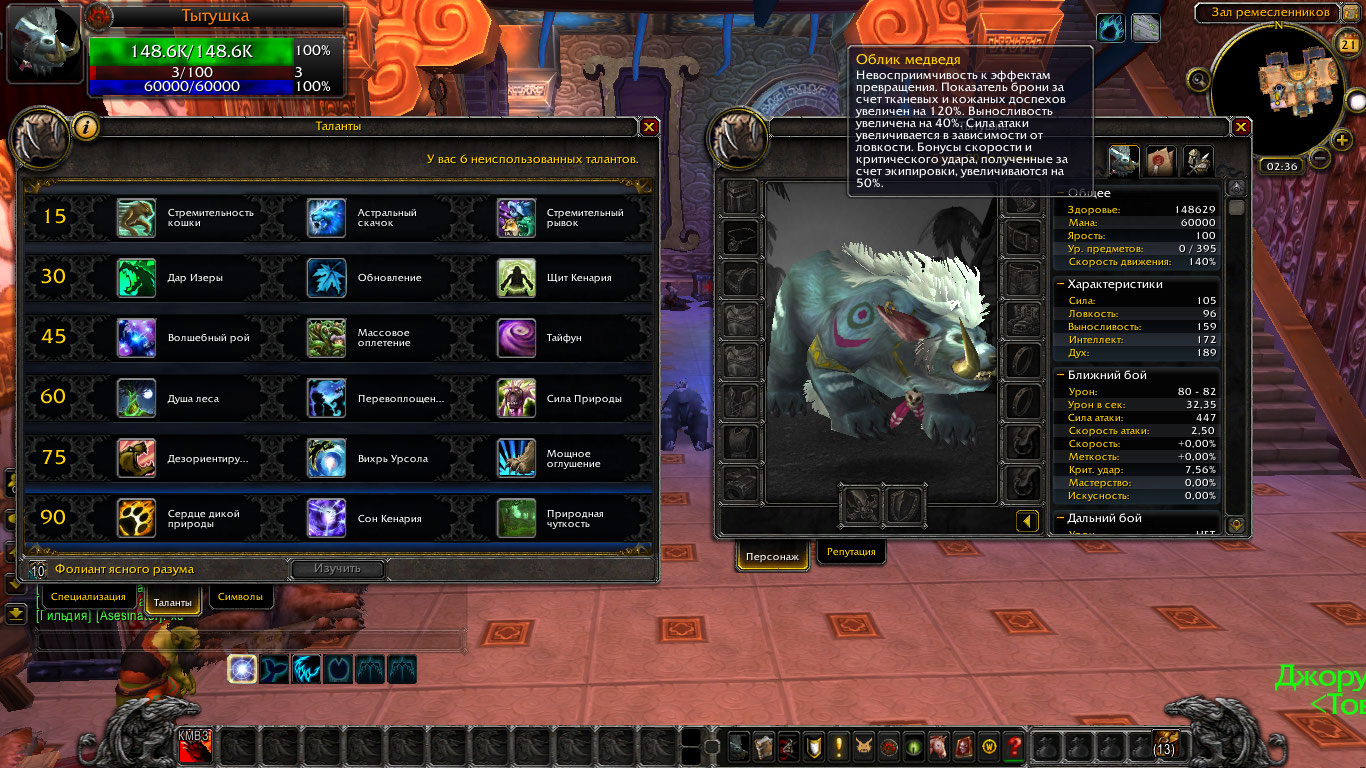Pick the Вихрь Урсола talent
Screen dimensions: 1366x768
[326, 458]
